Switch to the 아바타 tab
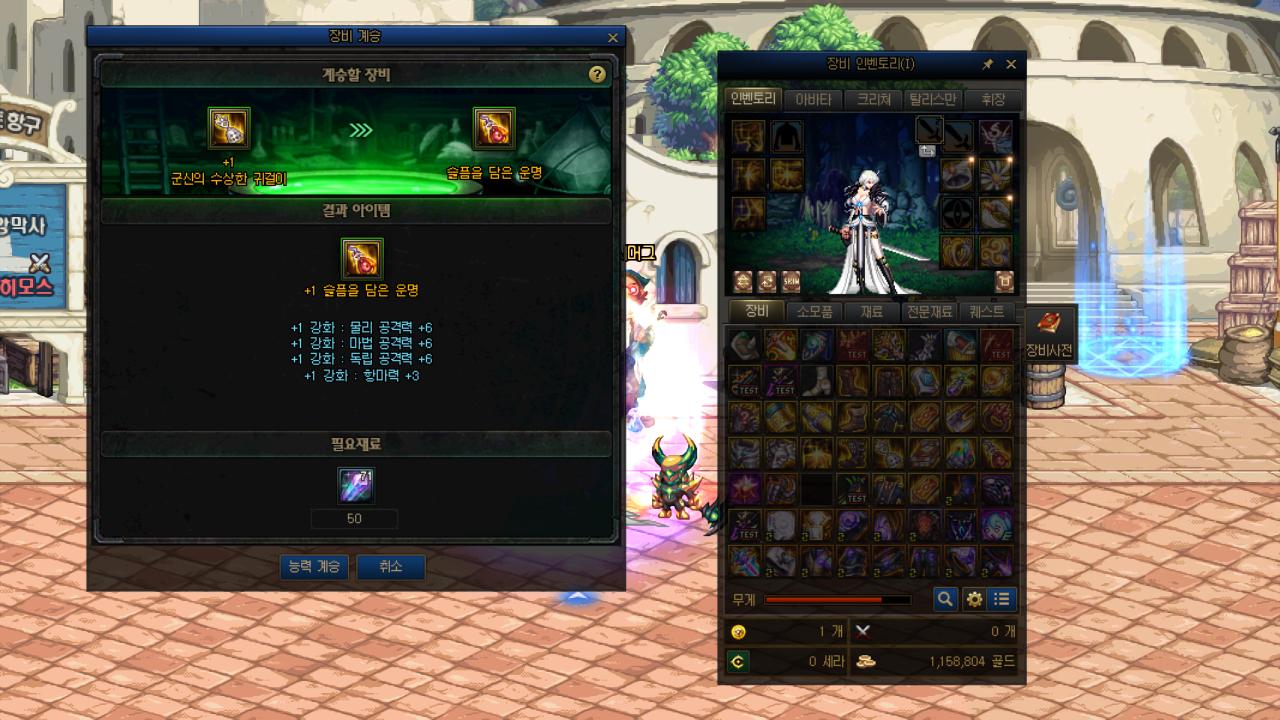The height and width of the screenshot is (720, 1280). click(812, 99)
